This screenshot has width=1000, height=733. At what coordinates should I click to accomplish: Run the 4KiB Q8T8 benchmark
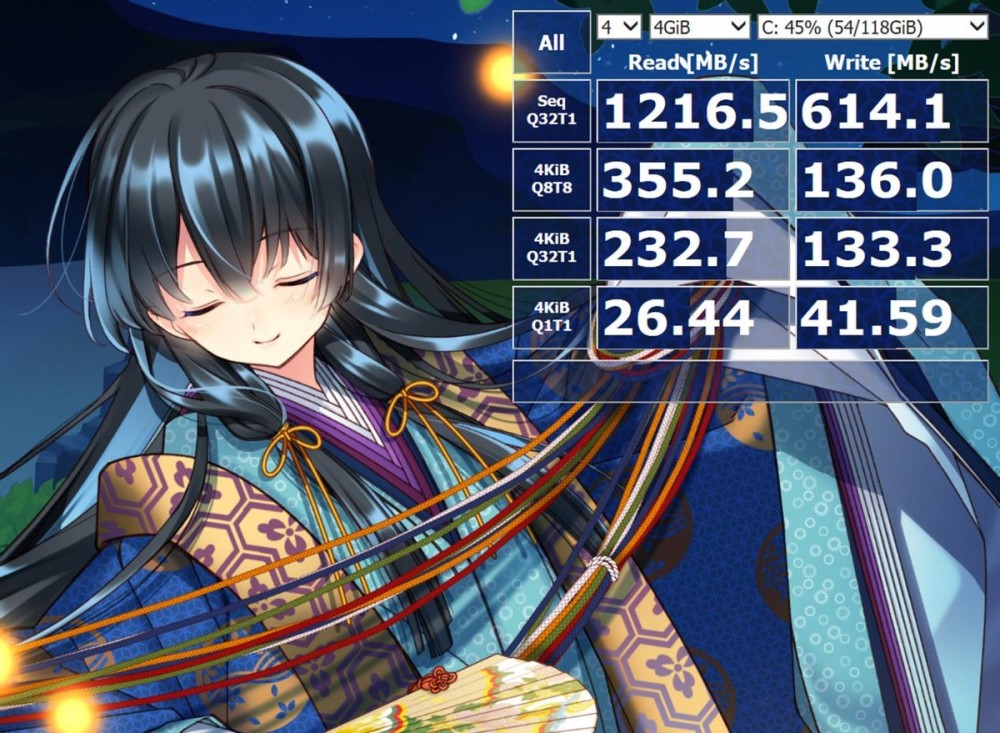click(551, 180)
